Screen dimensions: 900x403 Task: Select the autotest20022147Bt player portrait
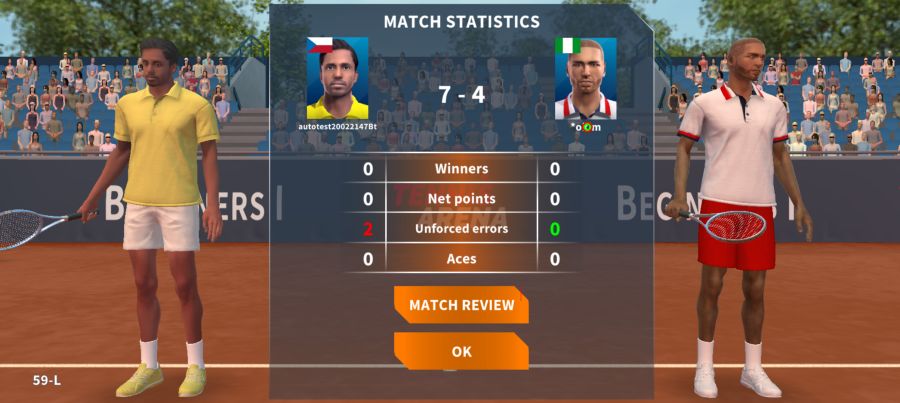tap(337, 80)
